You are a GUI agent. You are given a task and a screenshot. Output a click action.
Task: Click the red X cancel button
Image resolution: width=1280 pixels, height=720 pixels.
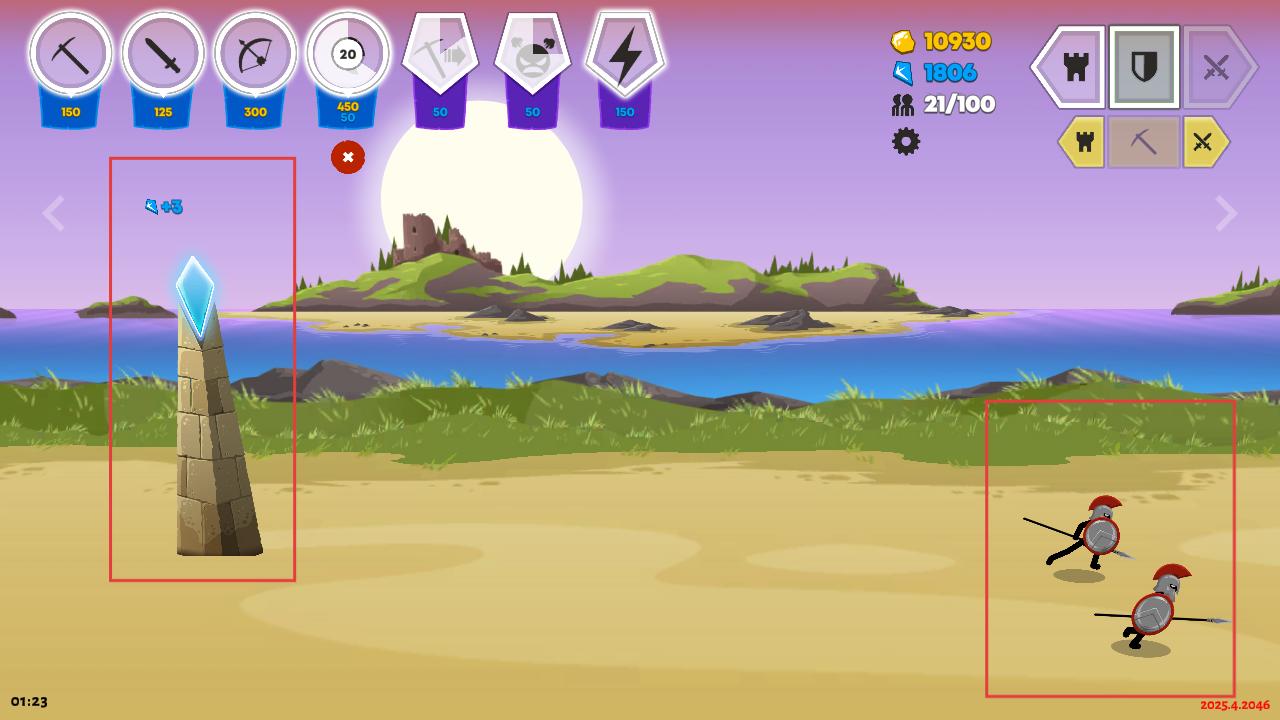pos(348,157)
